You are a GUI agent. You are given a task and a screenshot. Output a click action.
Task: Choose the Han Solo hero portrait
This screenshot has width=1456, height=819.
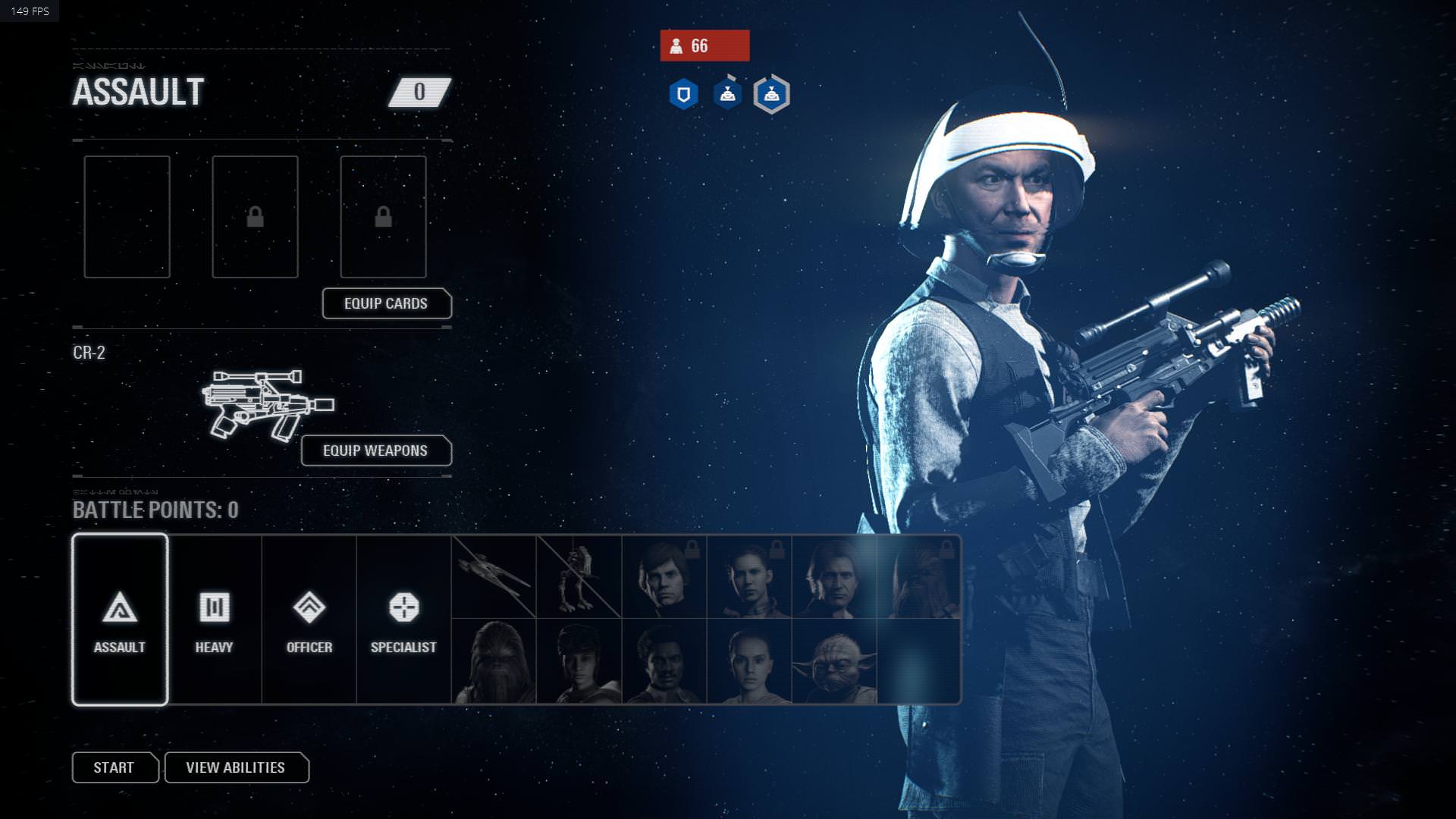pos(834,577)
